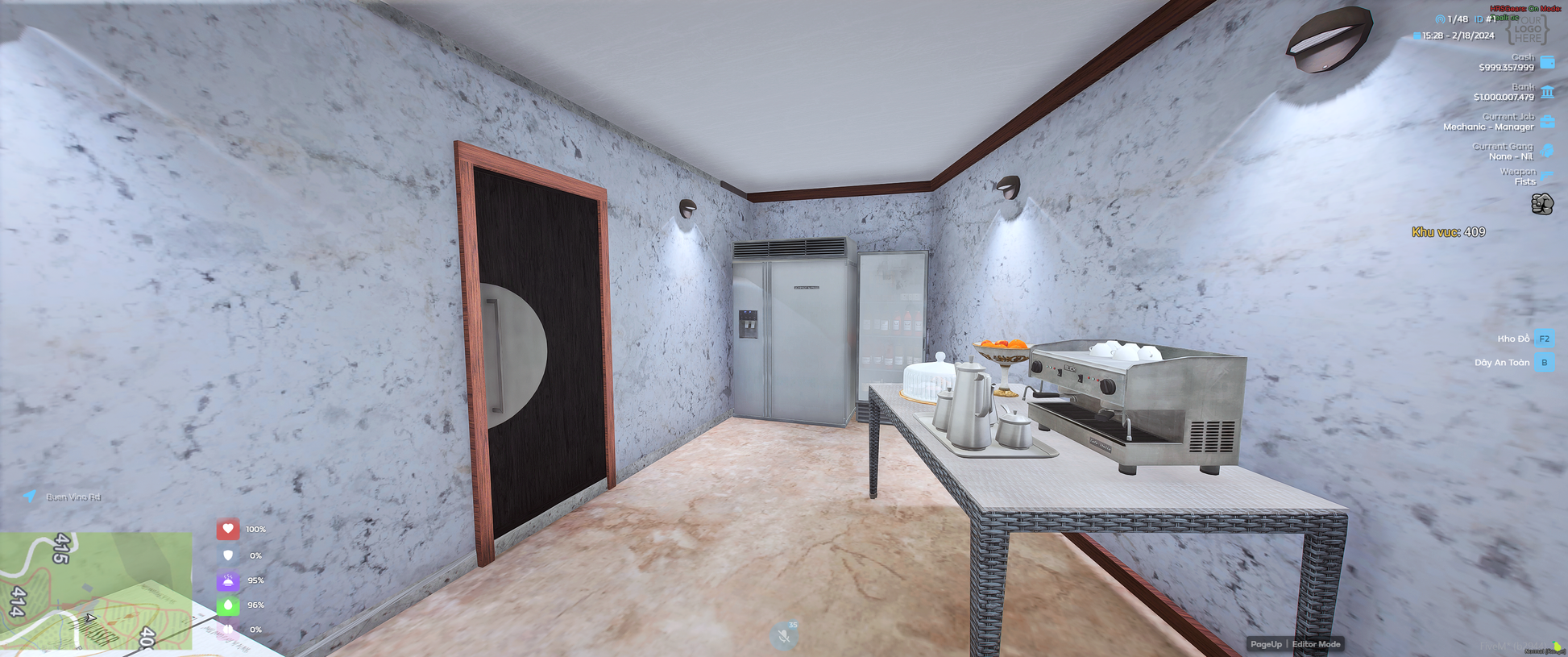Click the "Your Logo Here" placeholder
The image size is (1568, 657).
(x=1527, y=30)
